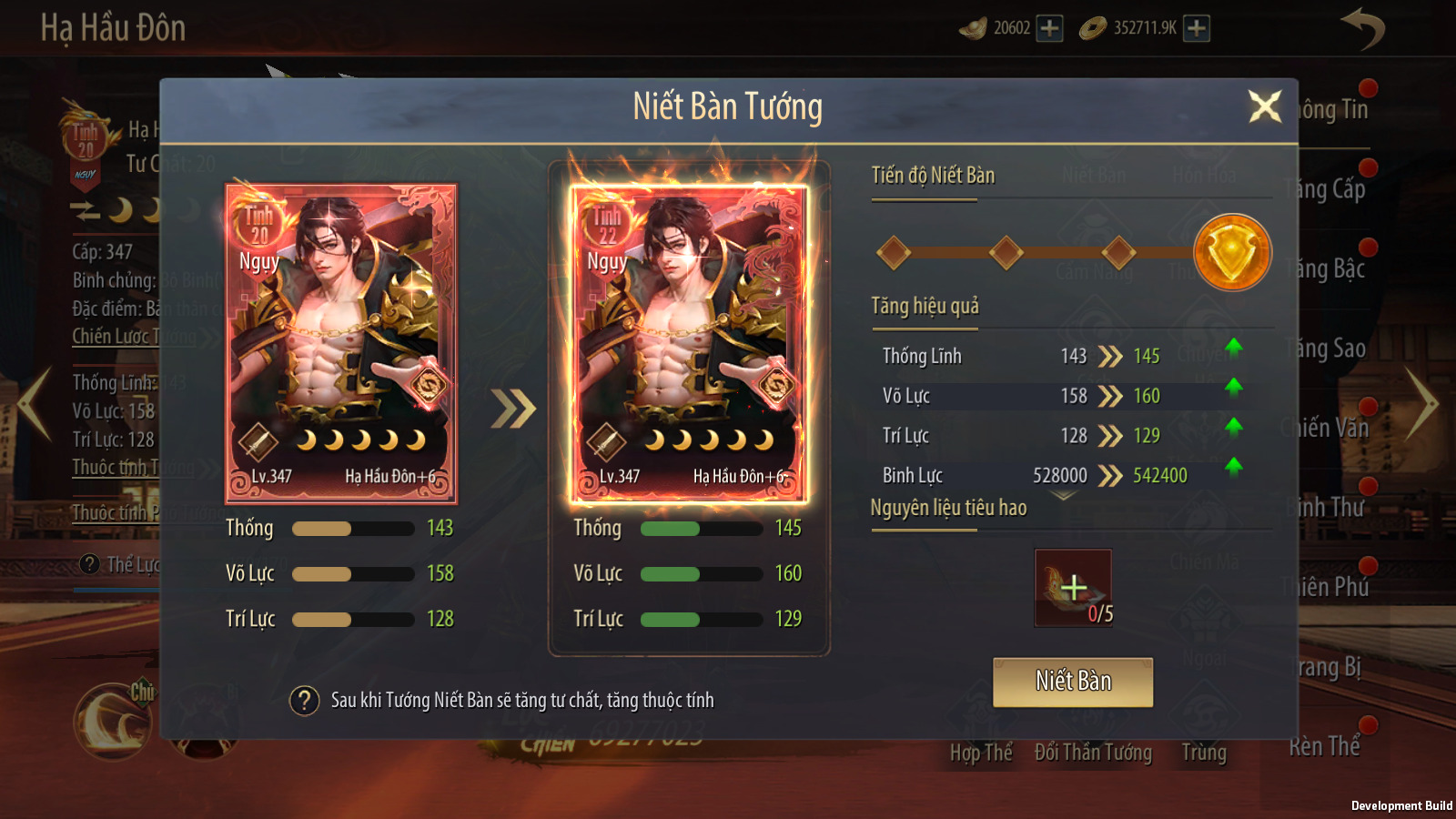Confirm with the Niết Bàn button

click(x=1073, y=682)
